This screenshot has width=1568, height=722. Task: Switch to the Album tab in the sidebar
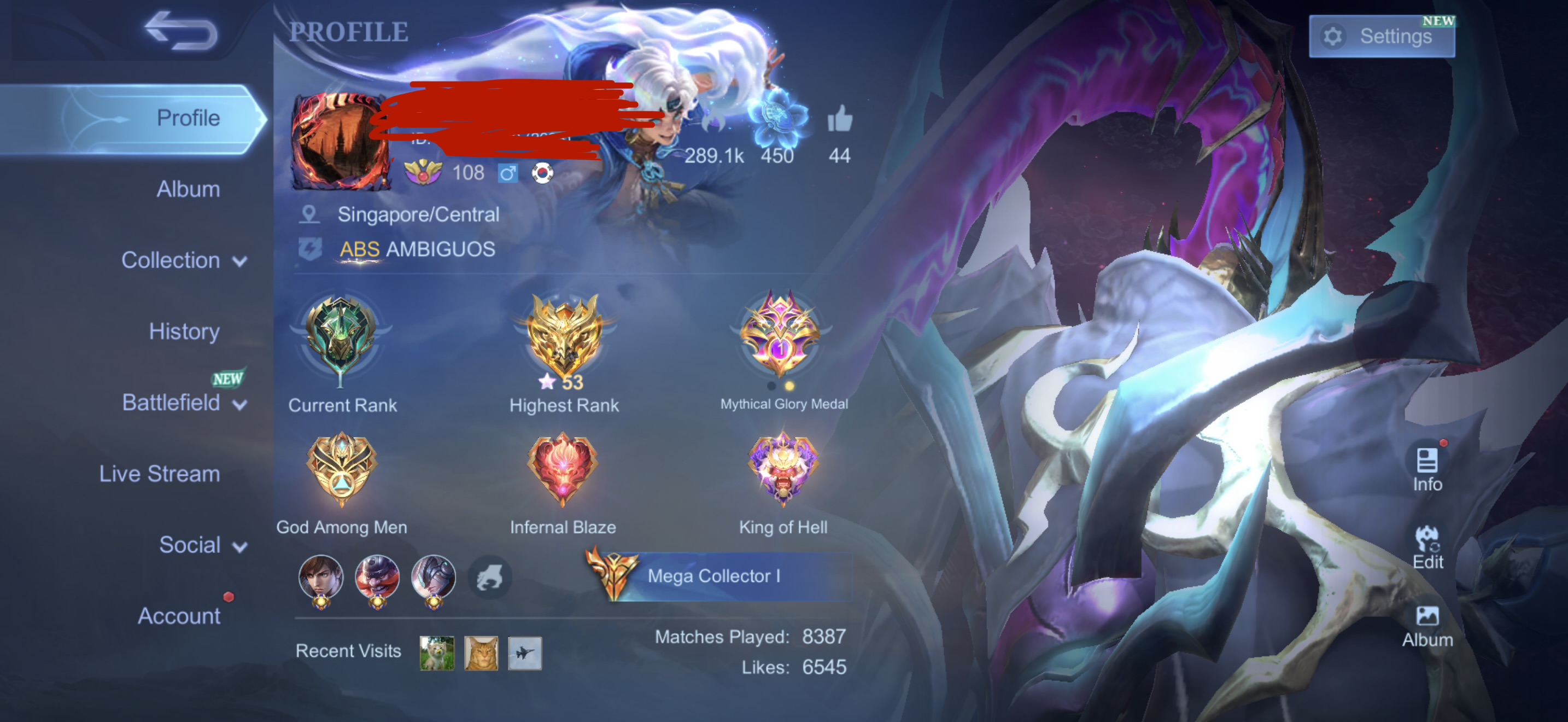tap(188, 189)
